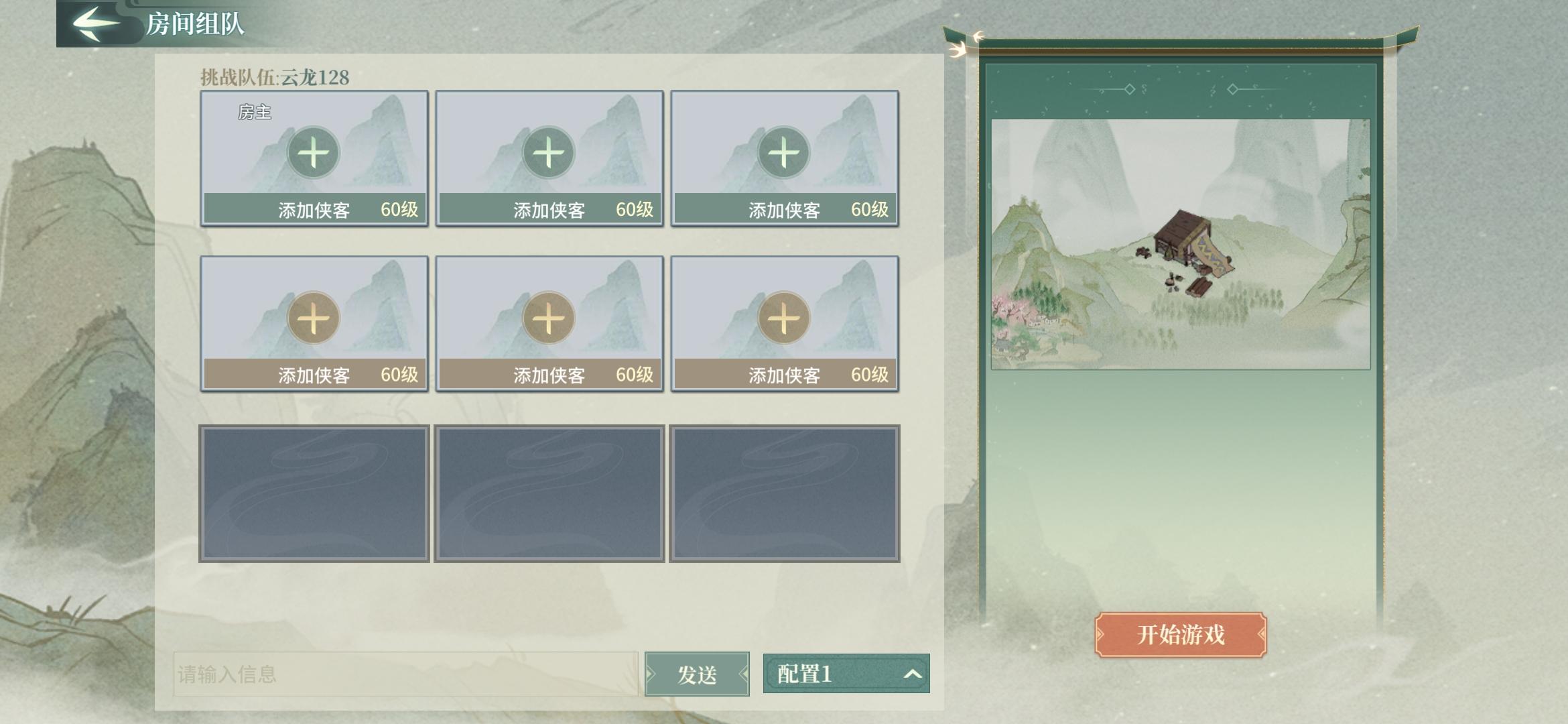
Task: Click the 发送 send button
Action: point(697,676)
